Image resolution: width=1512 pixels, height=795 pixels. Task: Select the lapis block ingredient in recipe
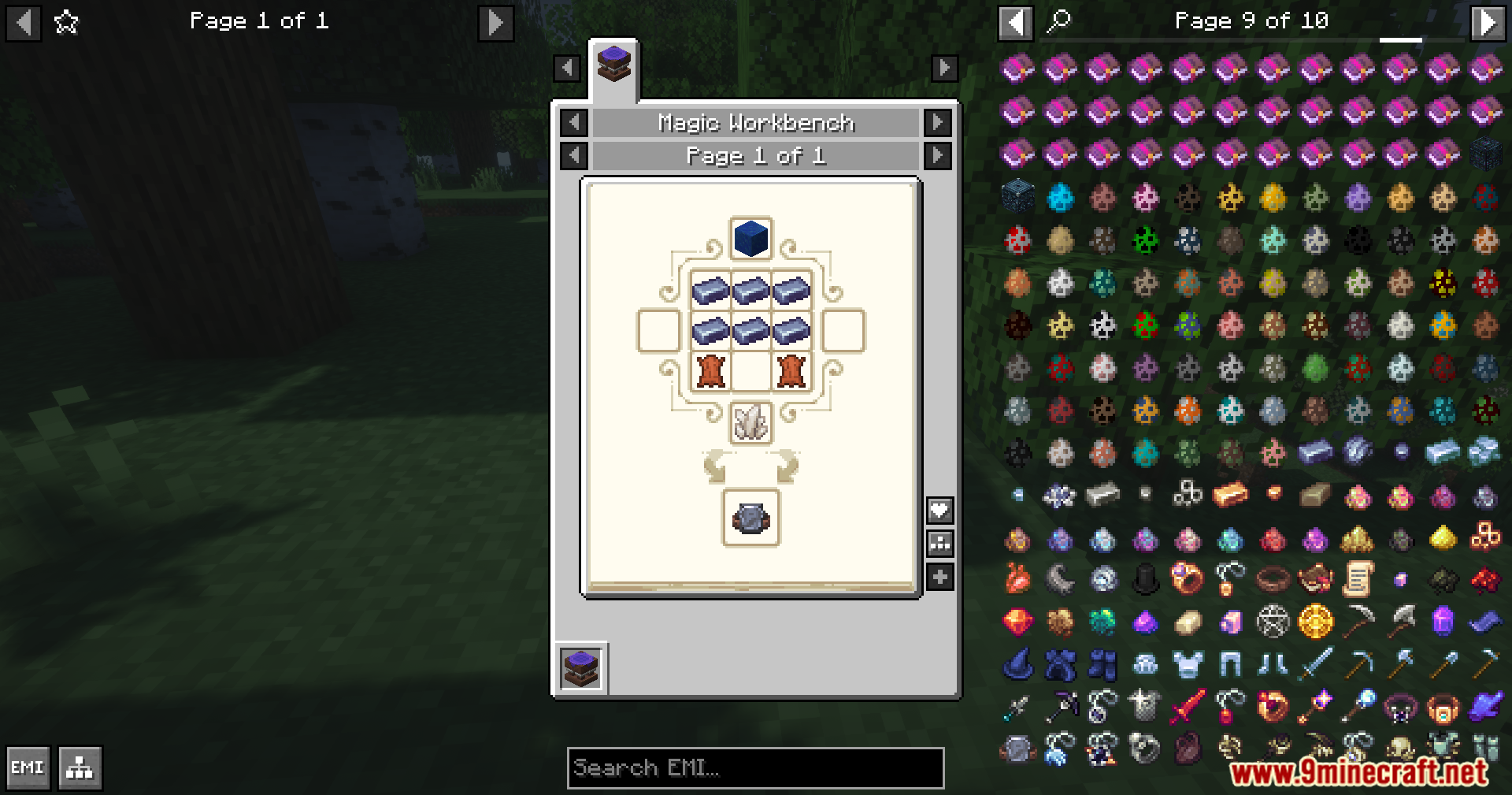tap(750, 239)
